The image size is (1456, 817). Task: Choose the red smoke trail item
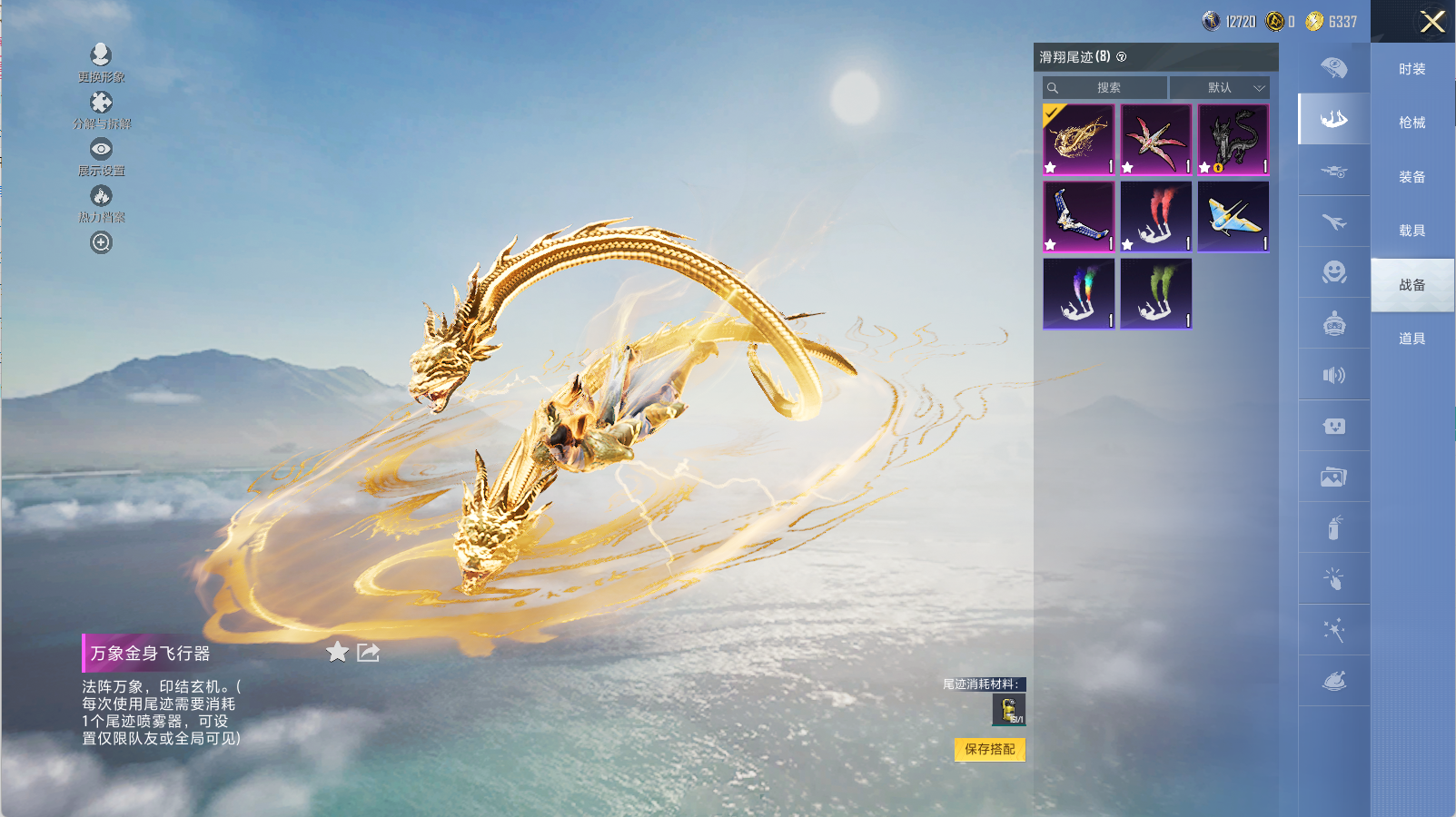coord(1155,216)
